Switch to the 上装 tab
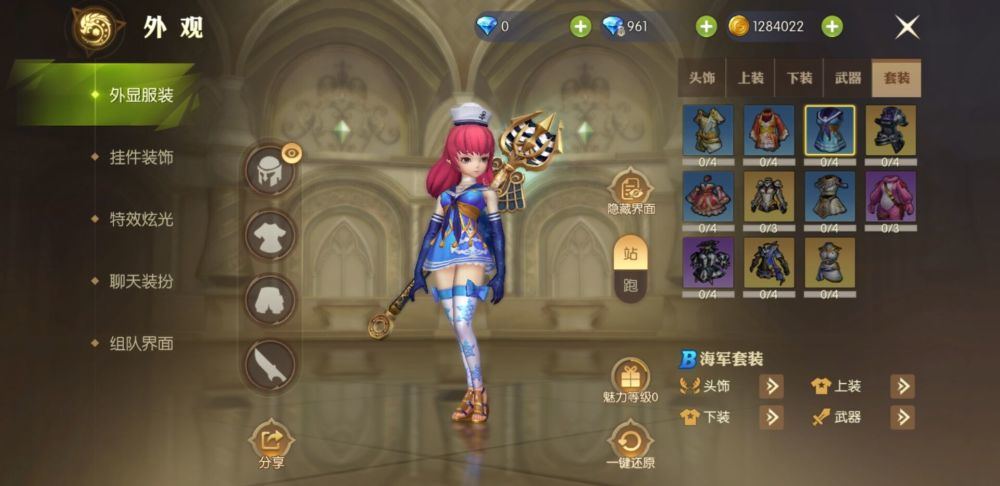1000x486 pixels. 751,78
